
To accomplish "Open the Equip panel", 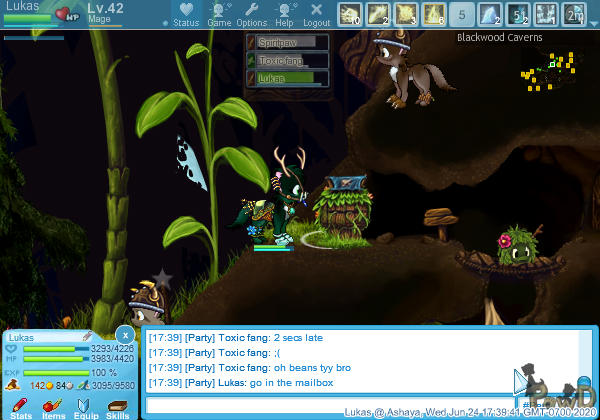I will pyautogui.click(x=85, y=406).
